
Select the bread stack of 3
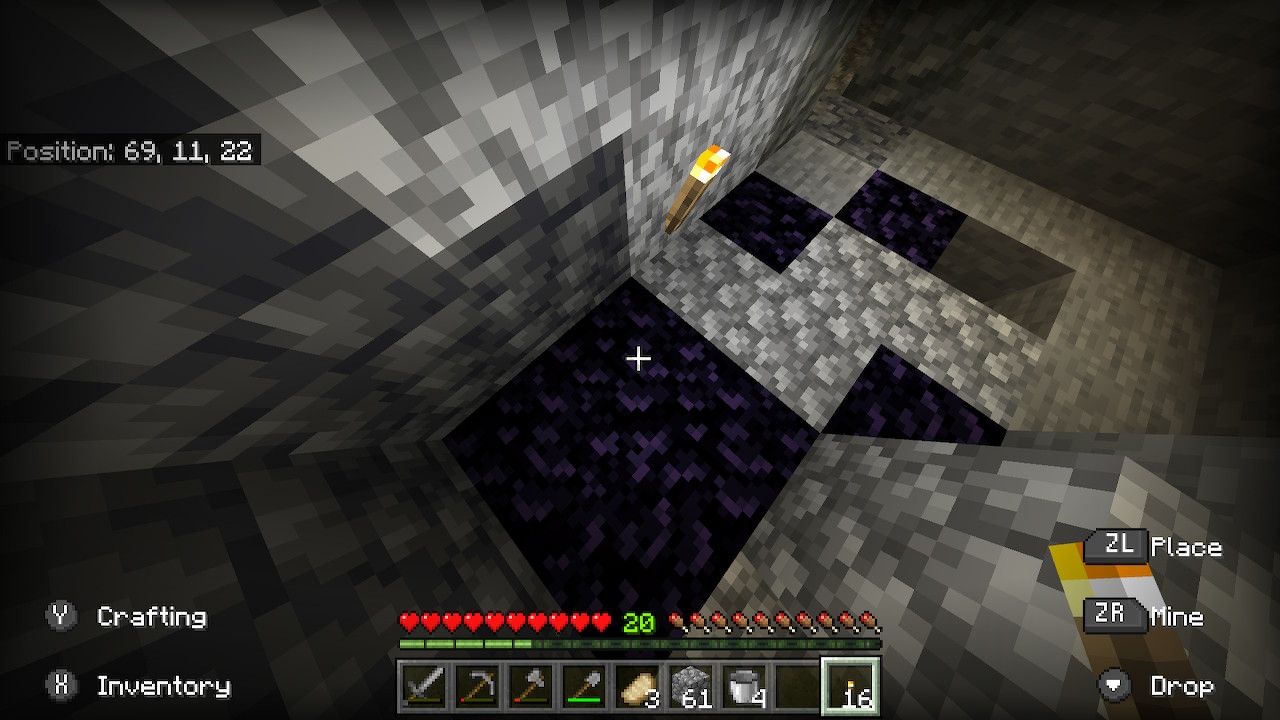point(637,687)
